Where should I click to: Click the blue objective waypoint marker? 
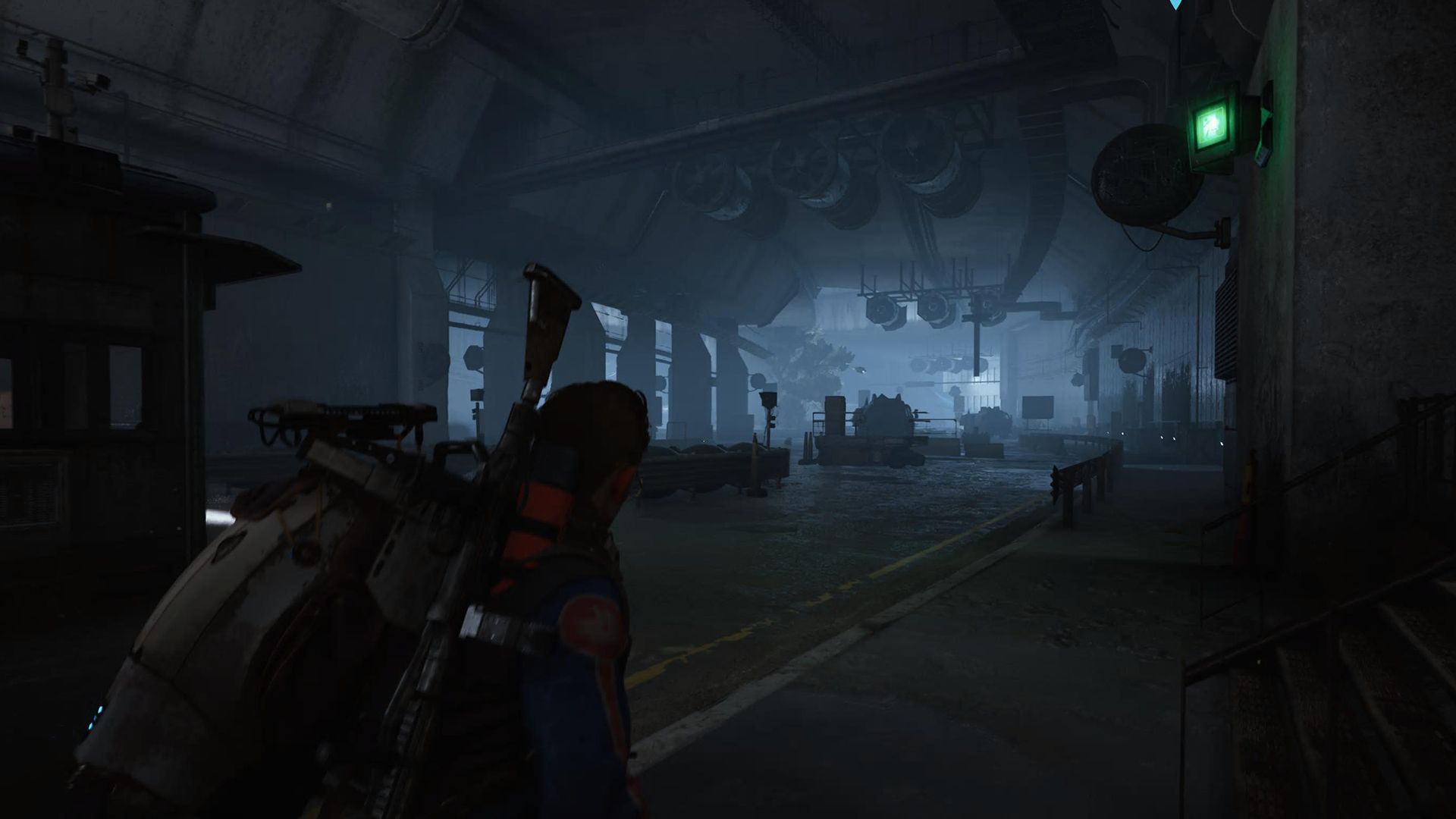click(x=1176, y=4)
